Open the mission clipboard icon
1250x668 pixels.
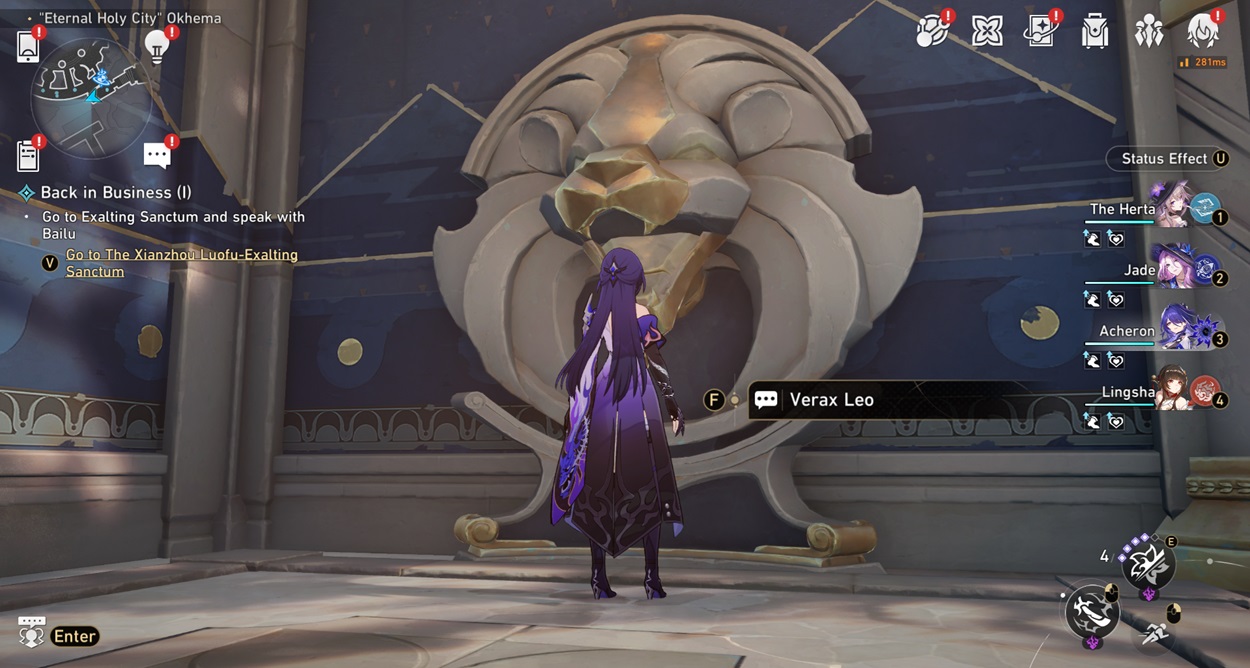(x=28, y=155)
